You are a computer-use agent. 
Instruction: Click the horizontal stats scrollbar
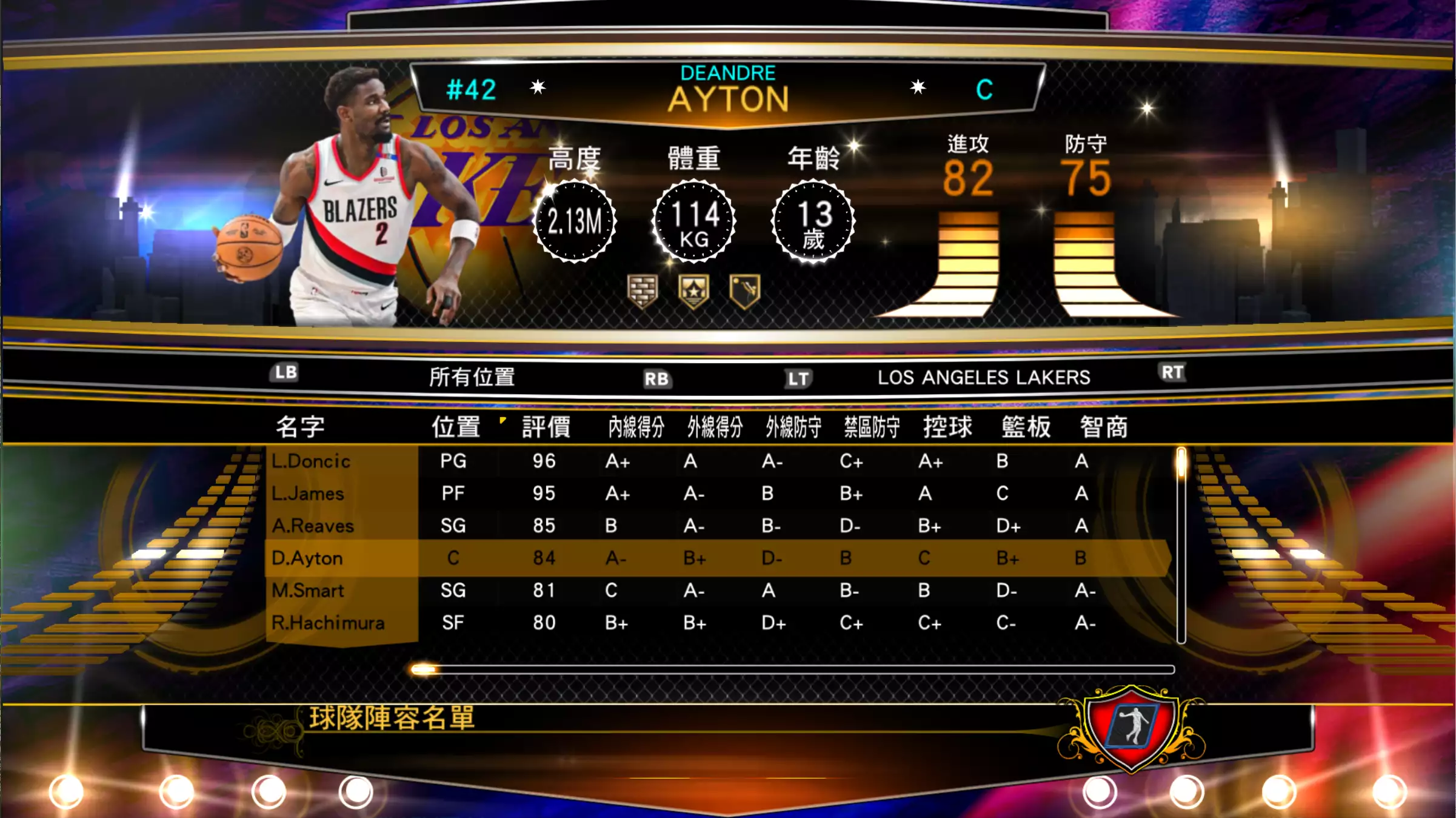pyautogui.click(x=792, y=669)
